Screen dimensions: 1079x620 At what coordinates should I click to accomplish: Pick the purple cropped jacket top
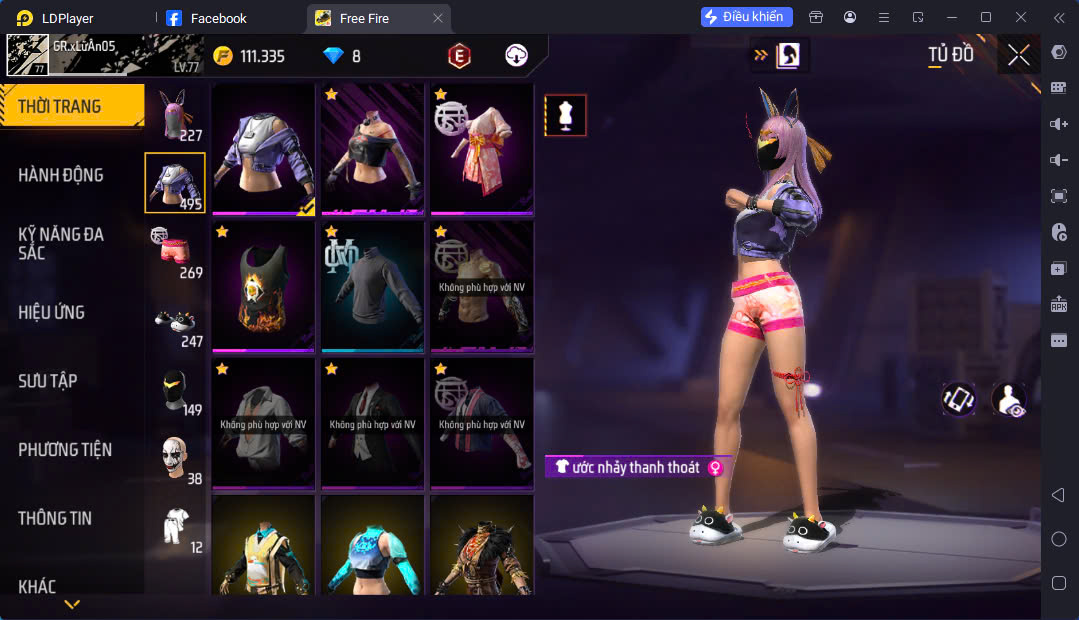[264, 149]
